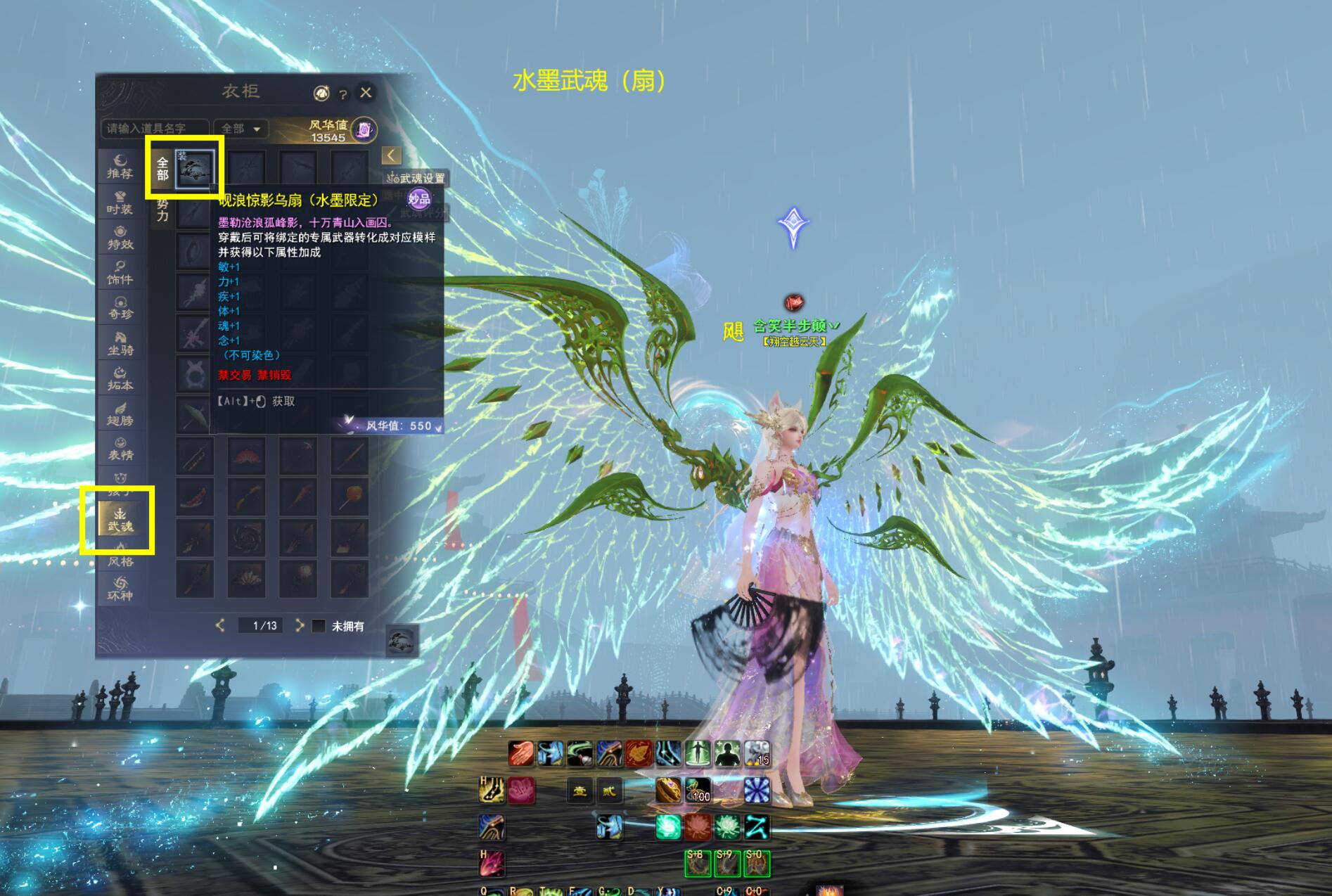The width and height of the screenshot is (1332, 896).
Task: Click the 风华值 purple scroll icon
Action: pyautogui.click(x=364, y=129)
